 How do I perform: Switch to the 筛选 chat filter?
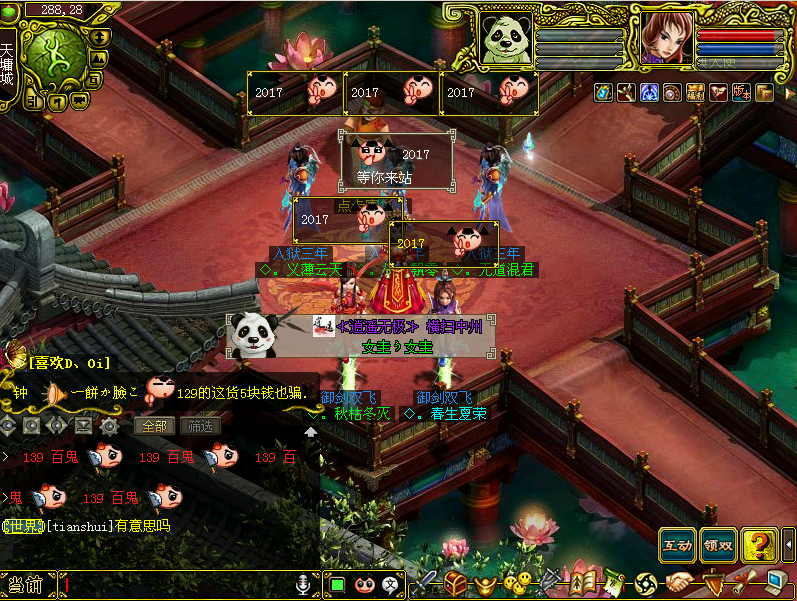coord(200,425)
